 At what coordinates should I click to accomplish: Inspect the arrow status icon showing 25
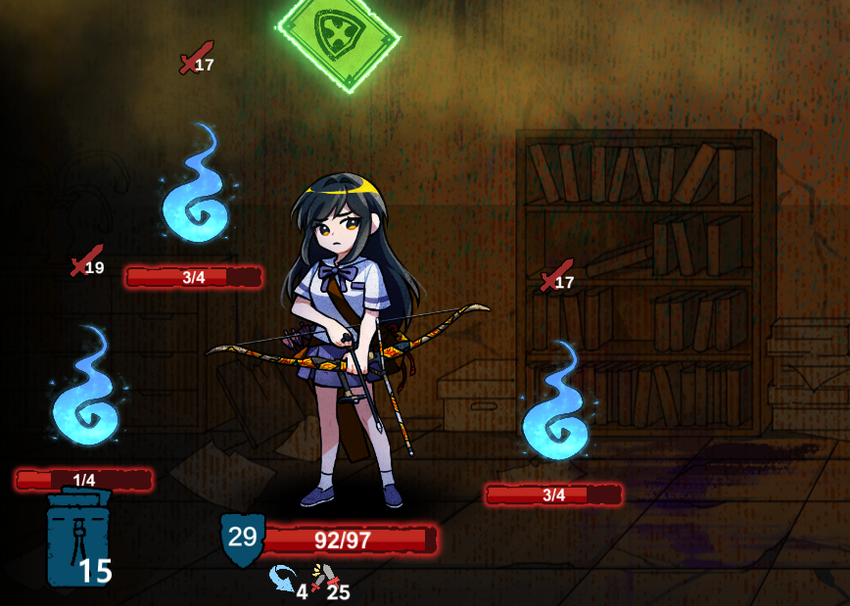323,579
